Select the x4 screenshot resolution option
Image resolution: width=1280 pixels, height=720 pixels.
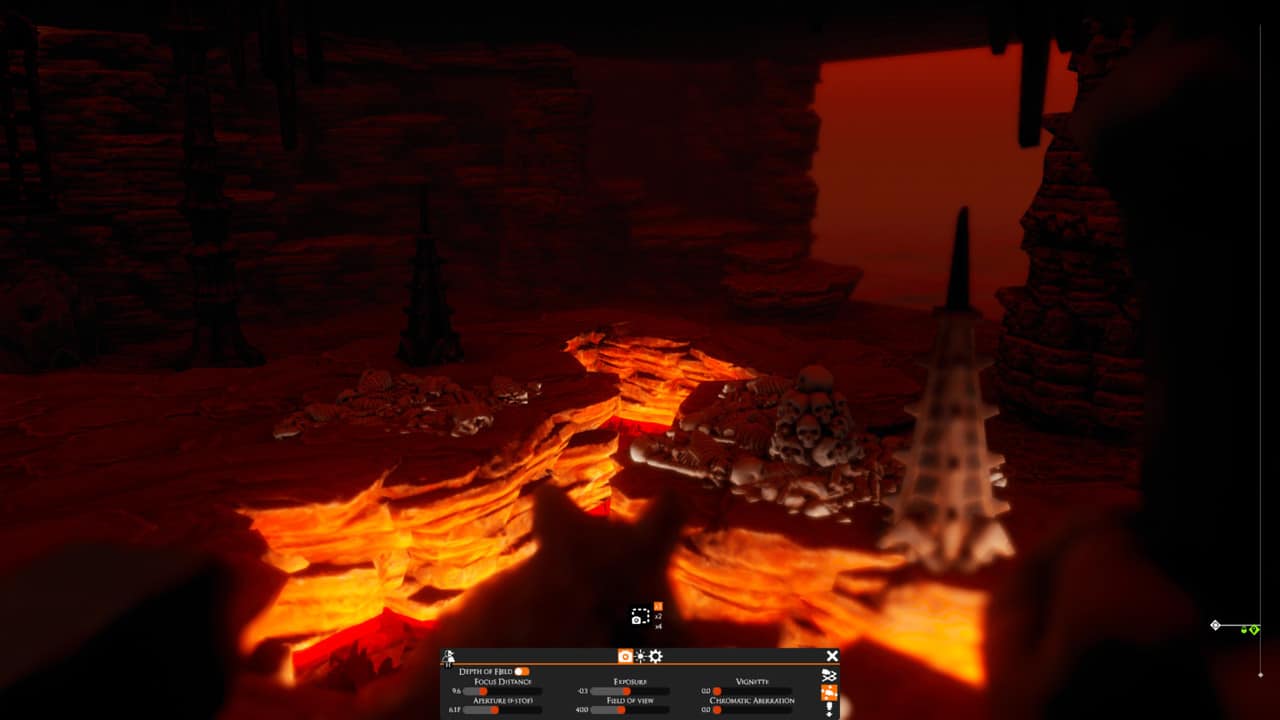point(658,626)
